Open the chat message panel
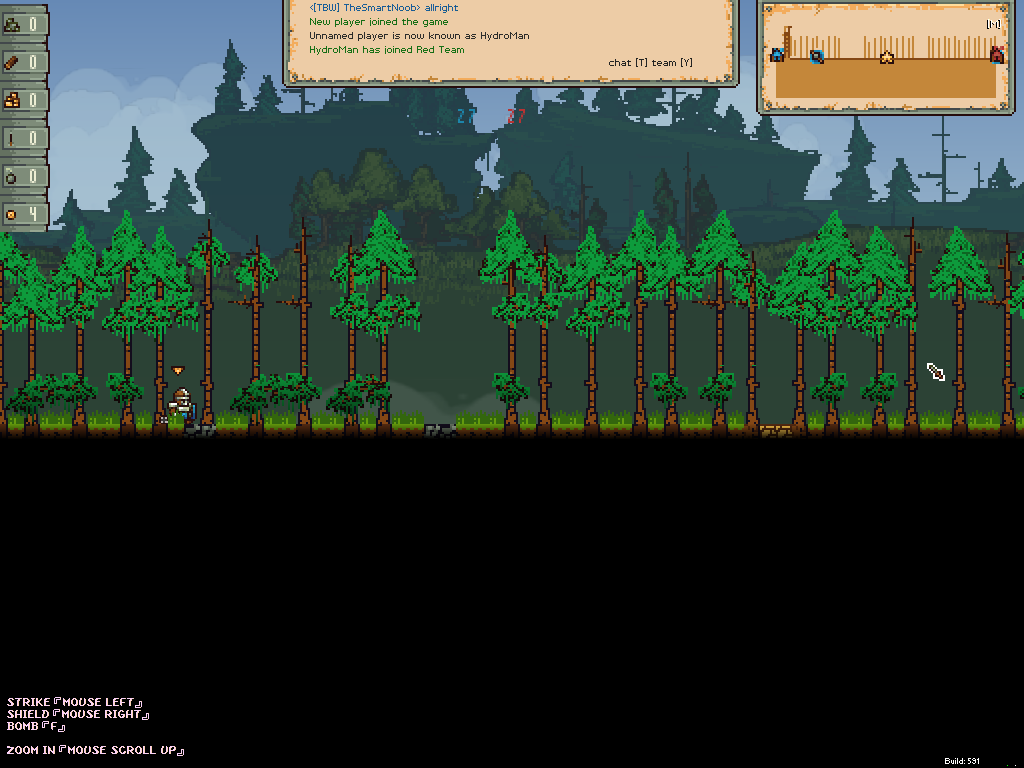1024x768 pixels. [511, 40]
